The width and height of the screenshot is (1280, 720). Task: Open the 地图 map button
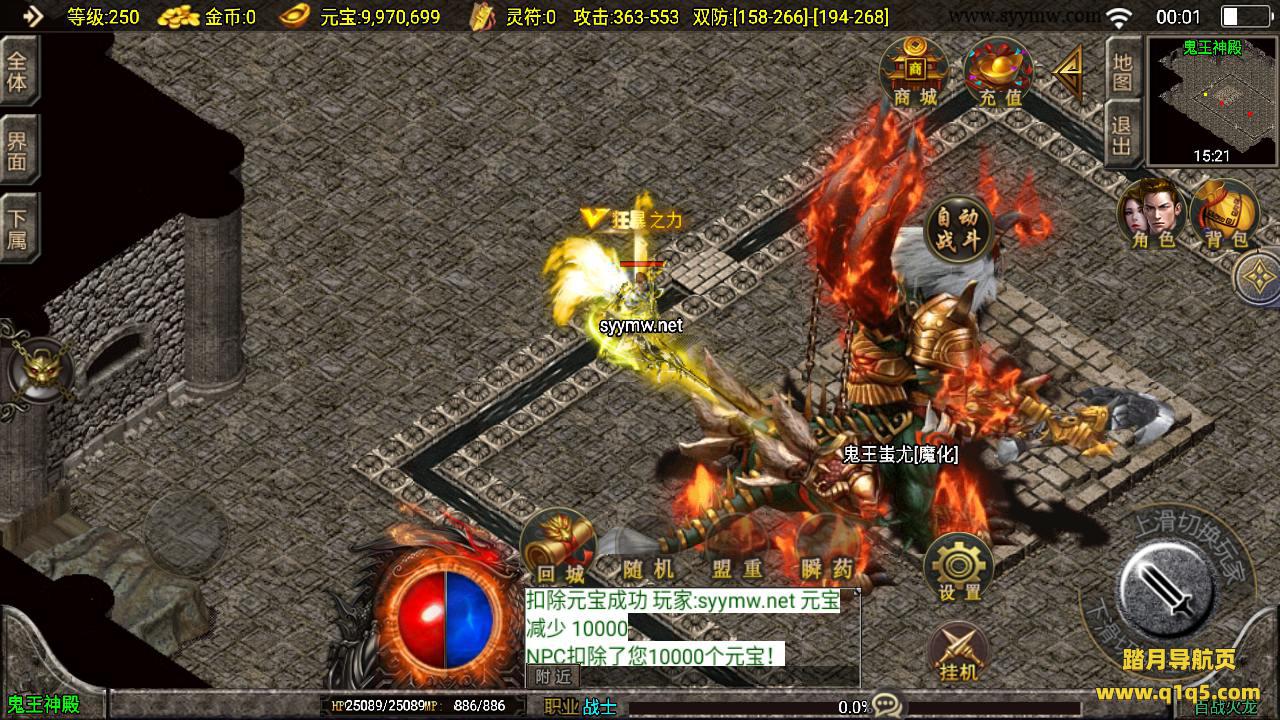click(x=1123, y=70)
